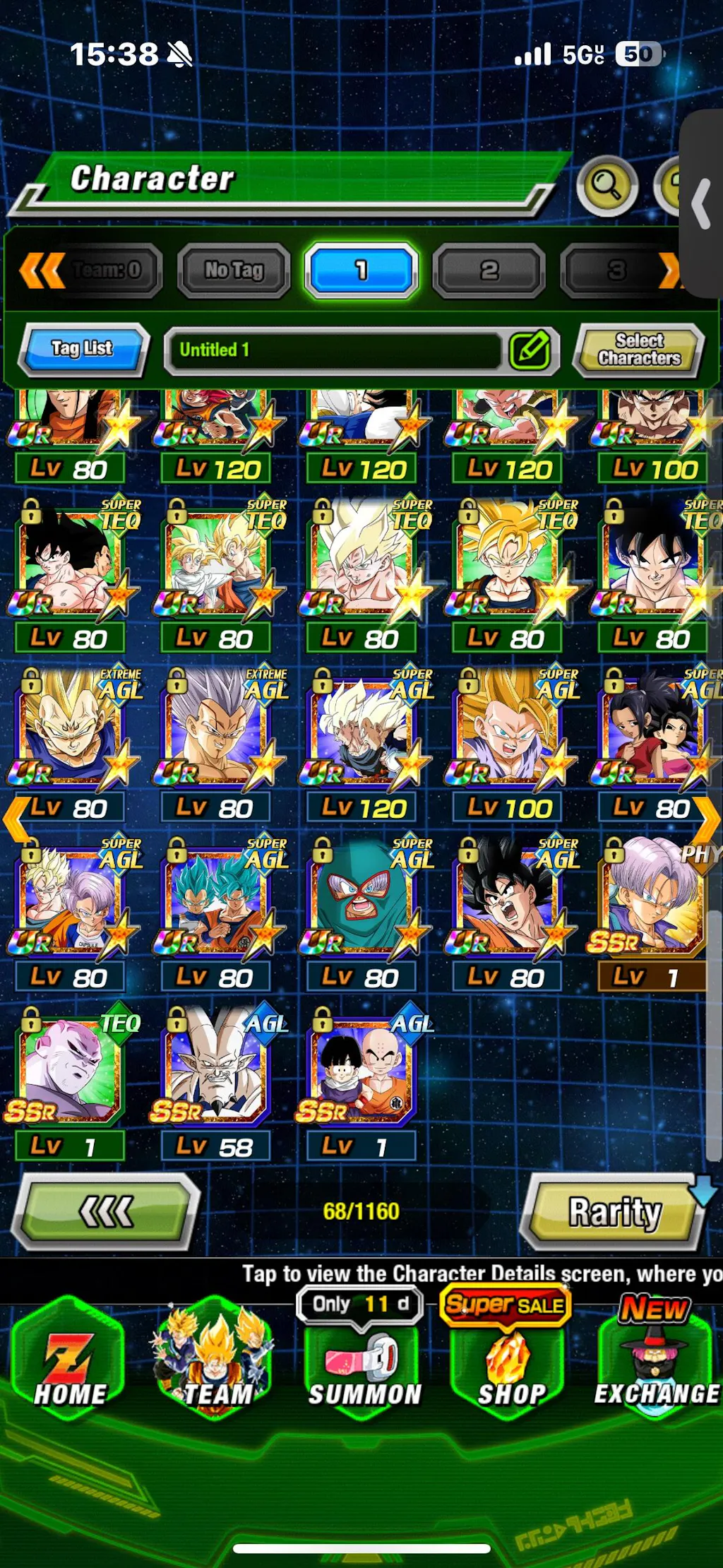Select tag tab number 1
This screenshot has height=1568, width=723.
coord(361,270)
